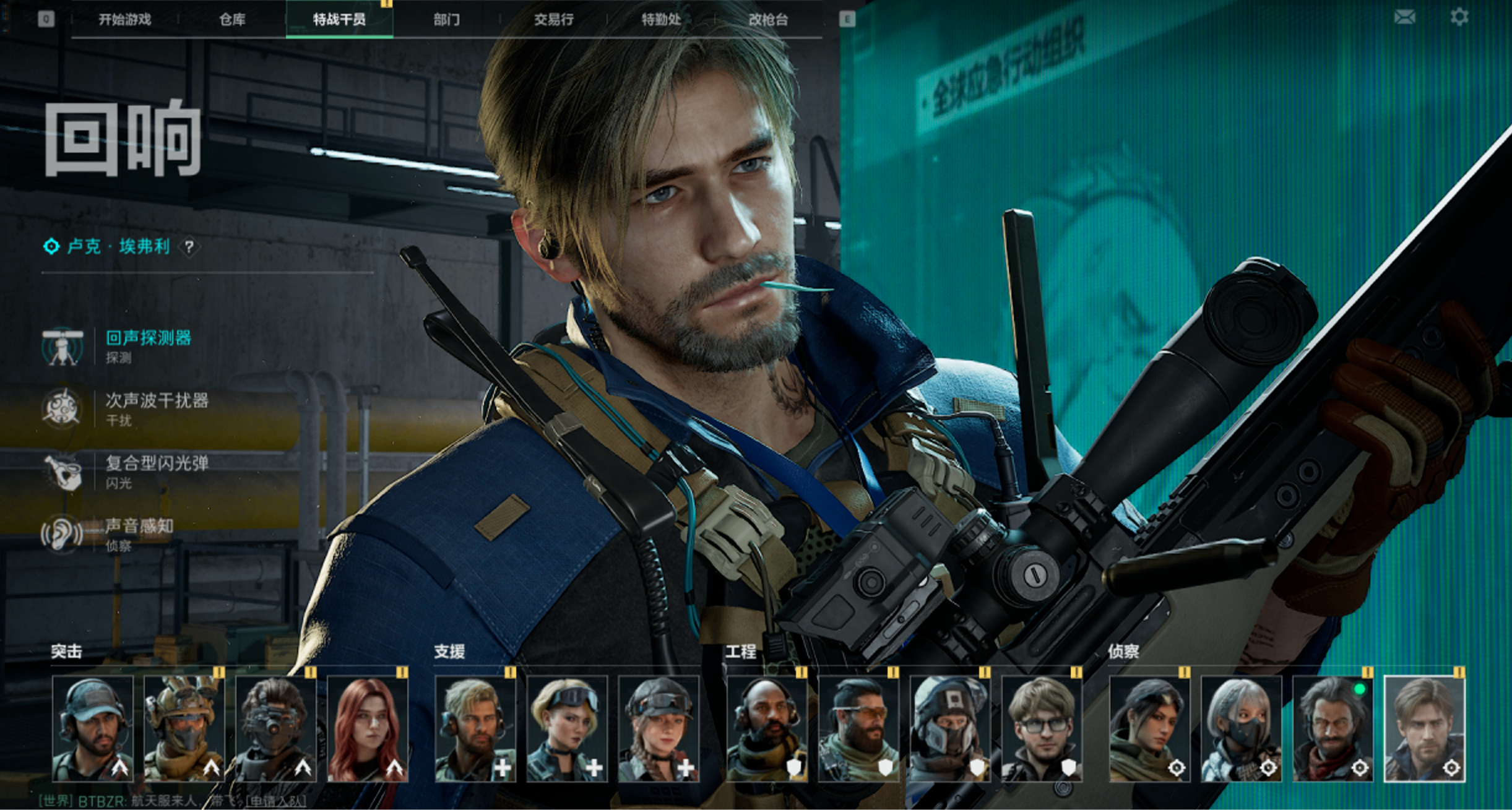Choose the 次声波干扰器 skill

[x=157, y=401]
